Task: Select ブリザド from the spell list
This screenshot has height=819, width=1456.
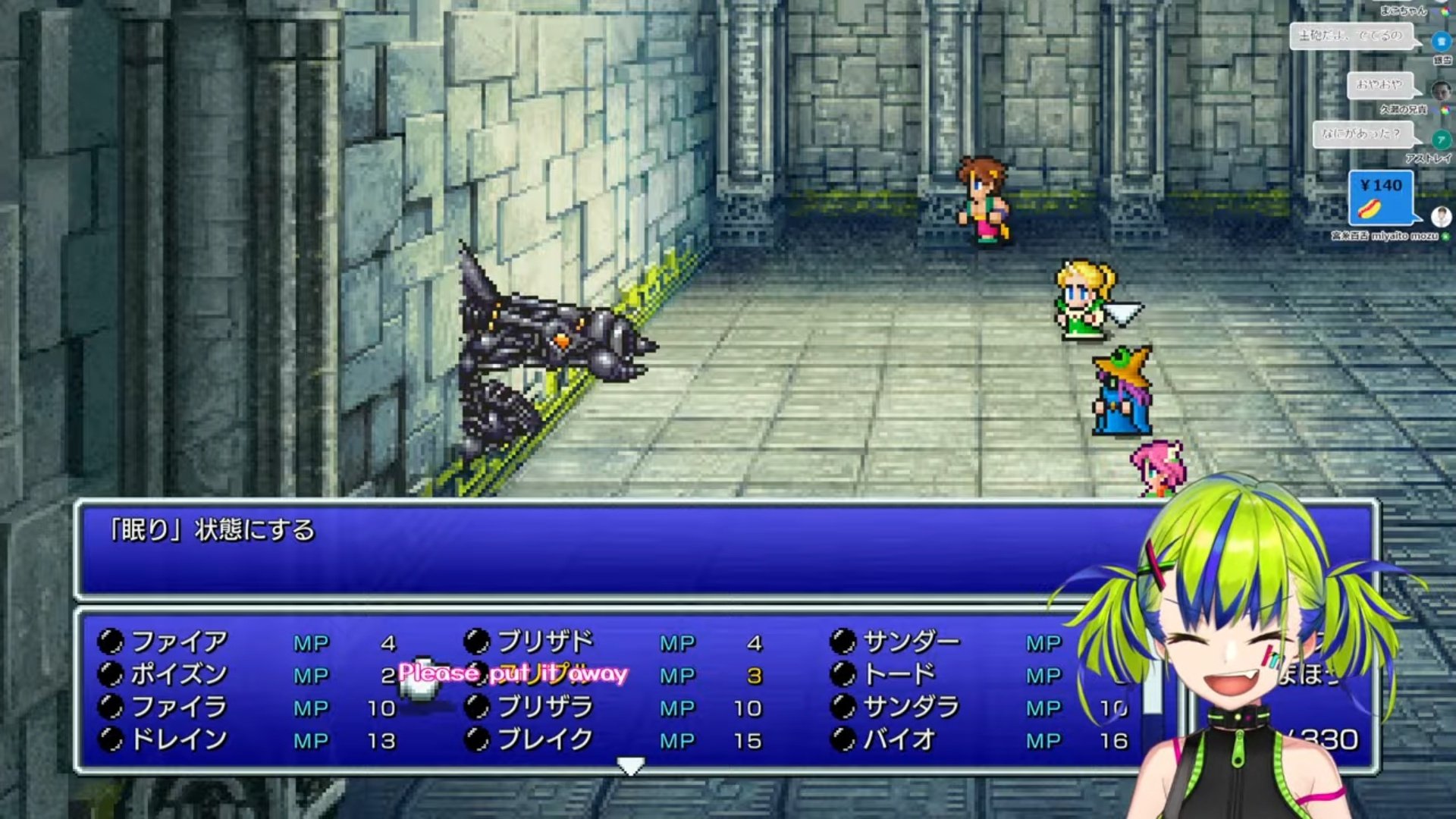Action: tap(545, 642)
